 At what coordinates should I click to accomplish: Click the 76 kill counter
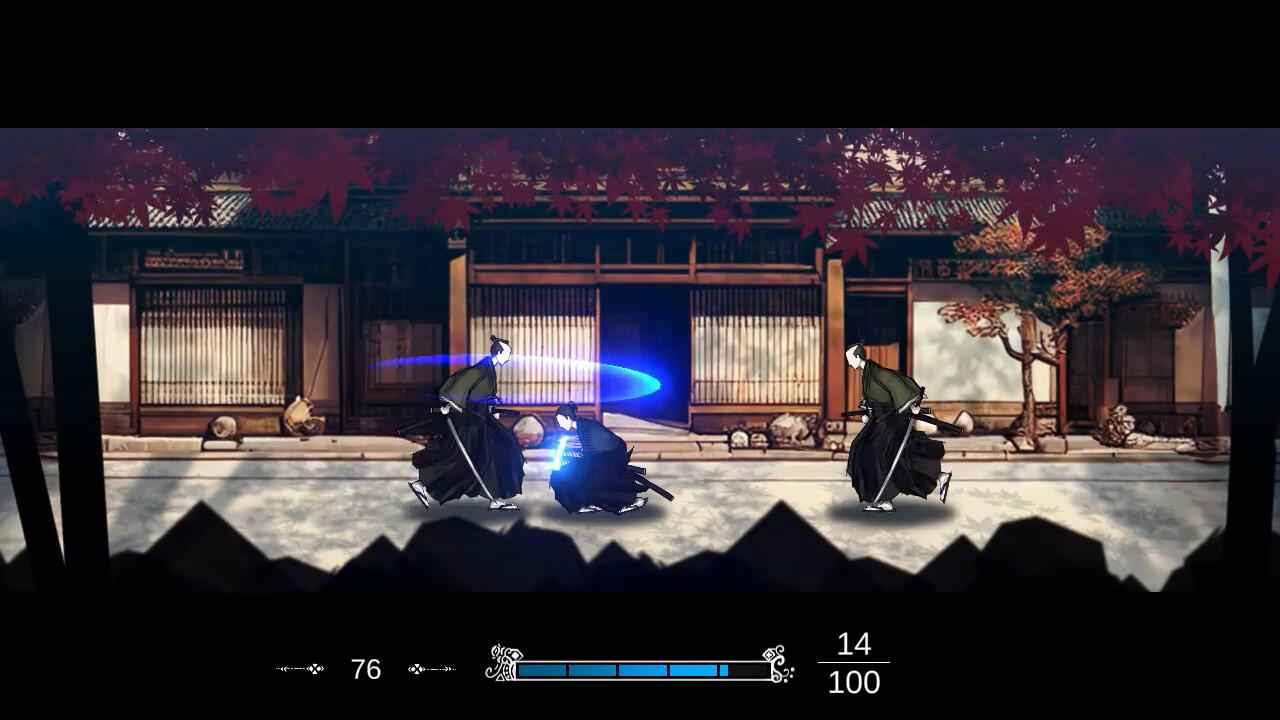tap(366, 668)
